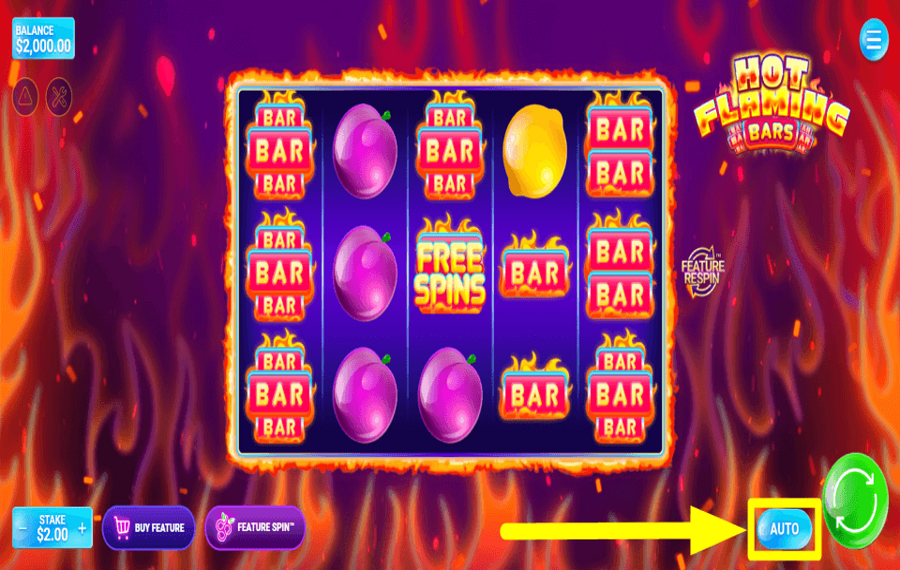Open the Buy Feature shop
Screen dimensions: 900x570
point(148,527)
